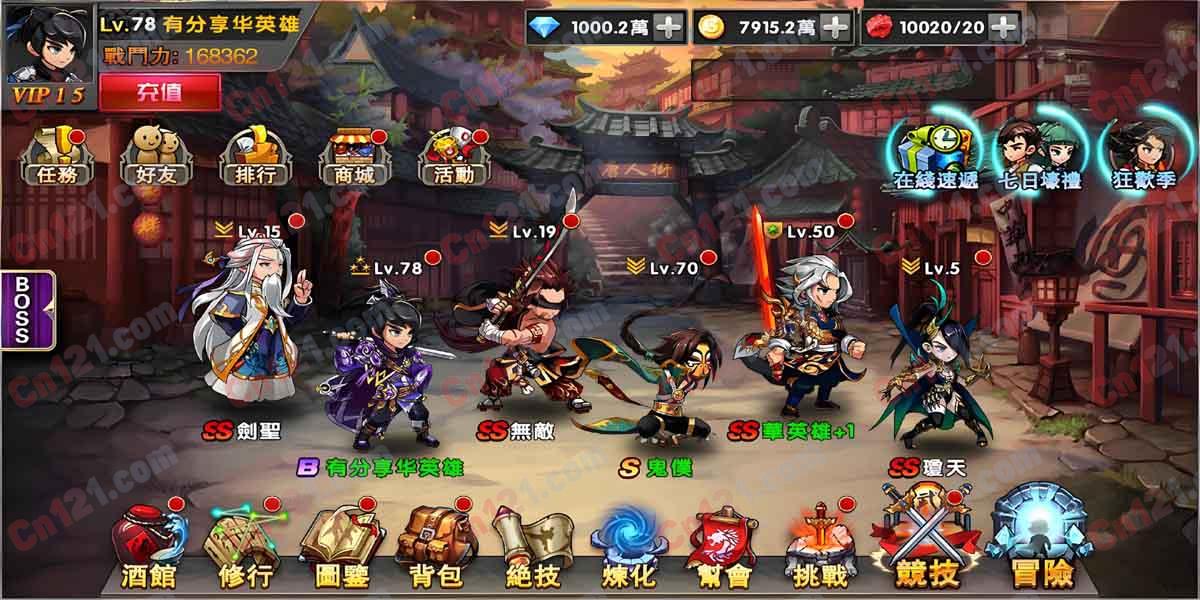The image size is (1200, 600).
Task: Add diamonds with the plus button
Action: coord(668,27)
